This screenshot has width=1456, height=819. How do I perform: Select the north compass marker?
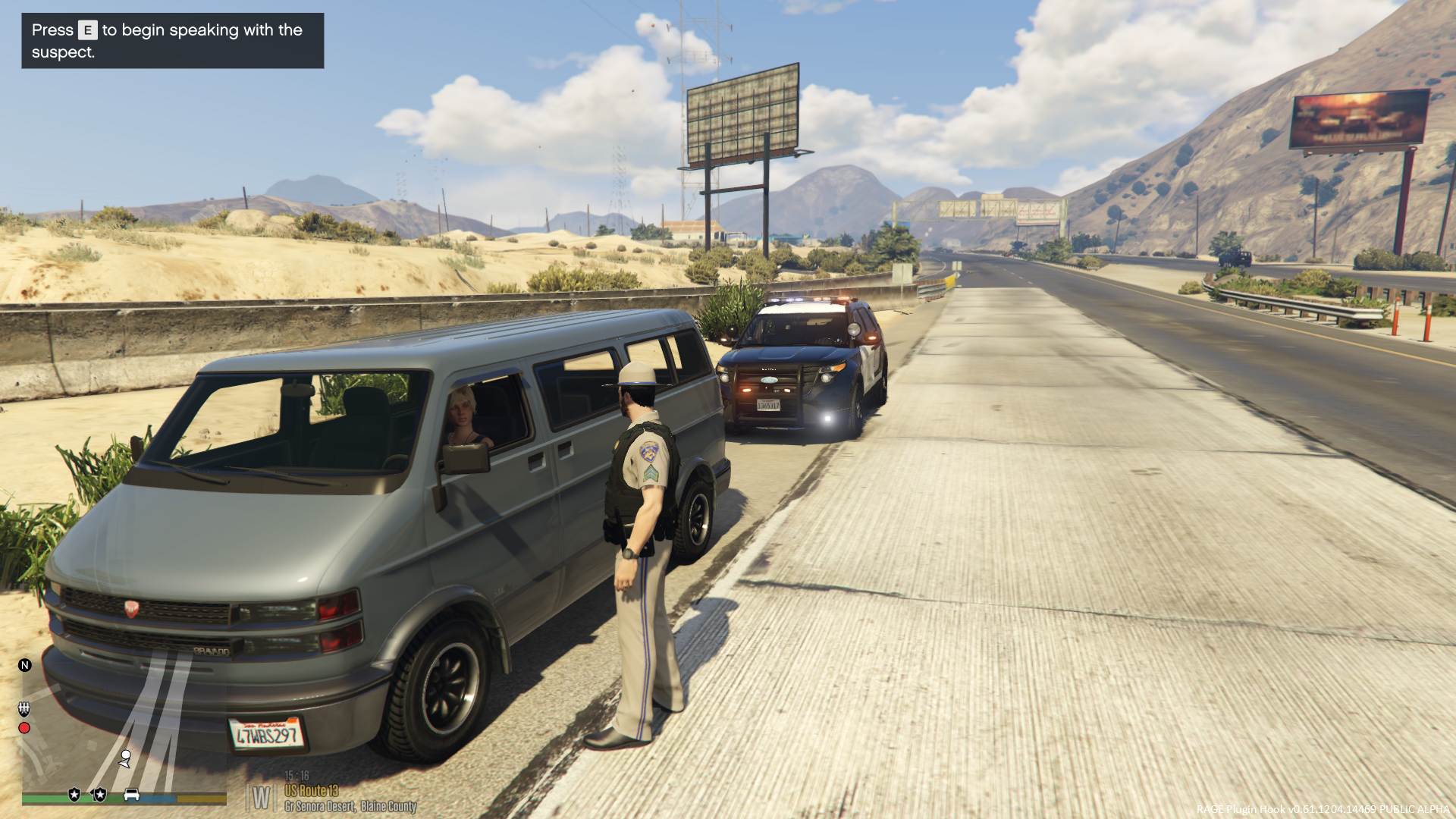pyautogui.click(x=25, y=665)
